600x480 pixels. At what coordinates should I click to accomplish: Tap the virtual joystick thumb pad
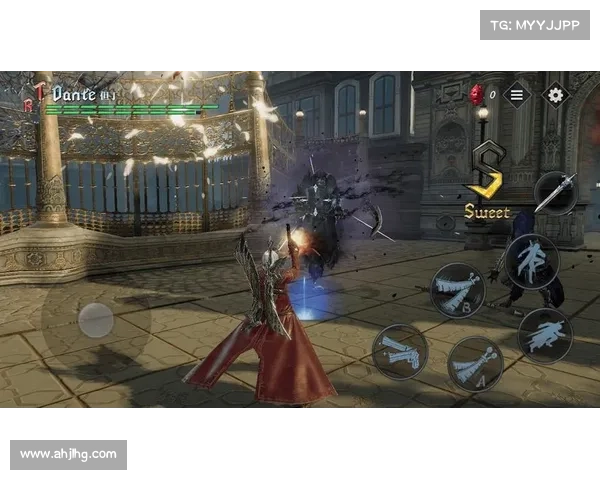coord(96,320)
